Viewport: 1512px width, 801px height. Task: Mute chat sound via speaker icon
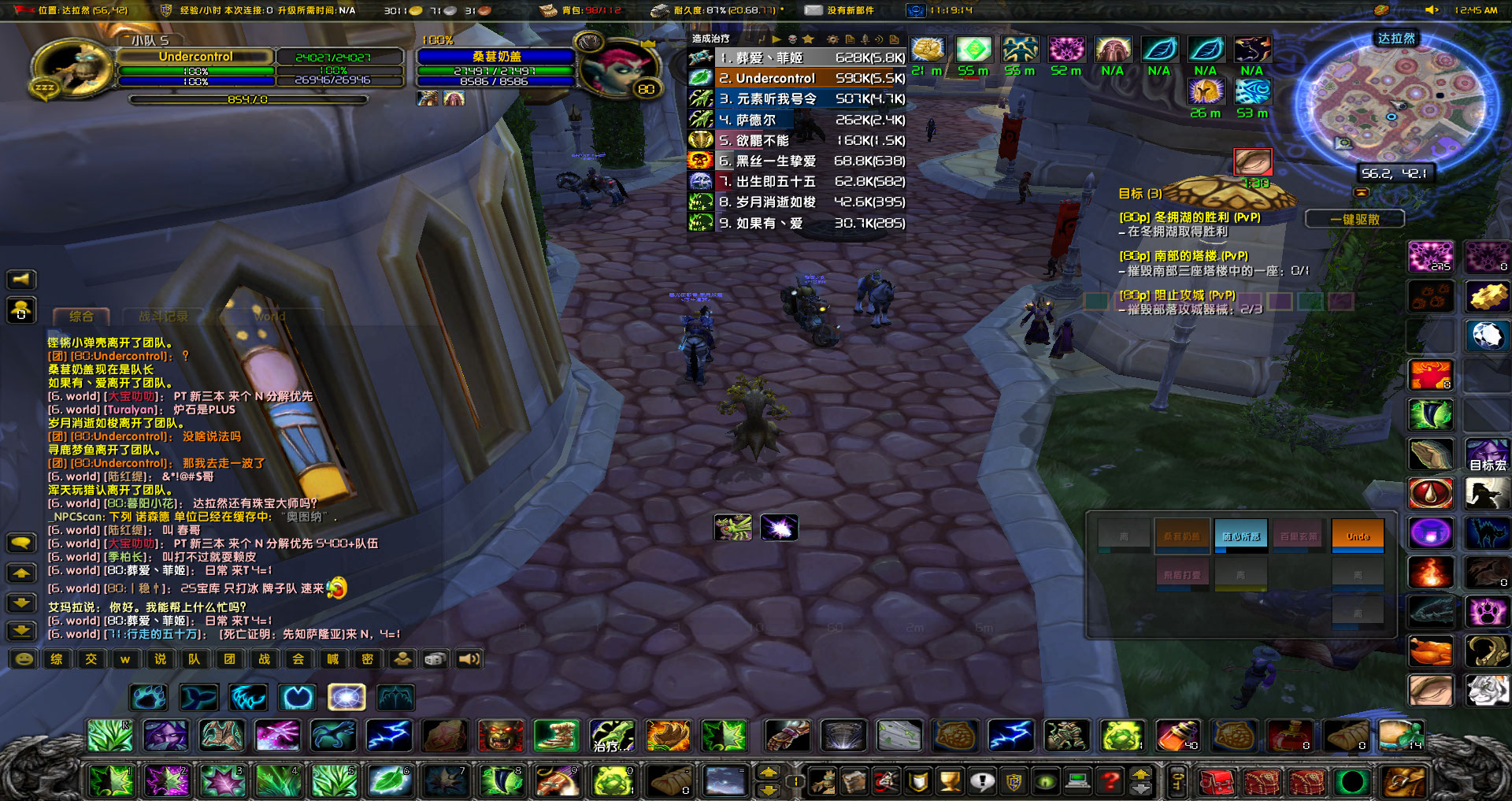[470, 658]
